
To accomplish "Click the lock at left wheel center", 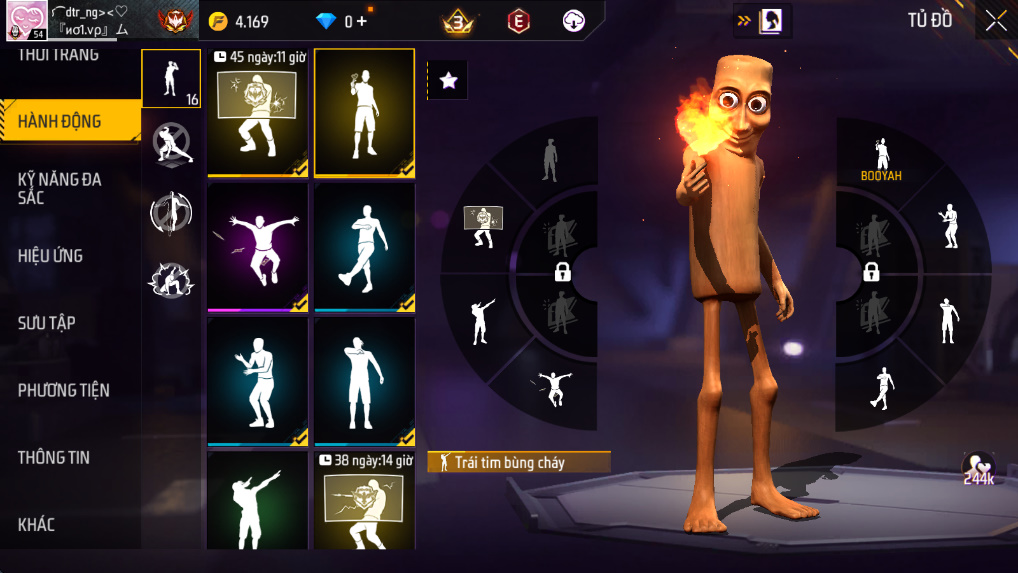I will tap(562, 272).
